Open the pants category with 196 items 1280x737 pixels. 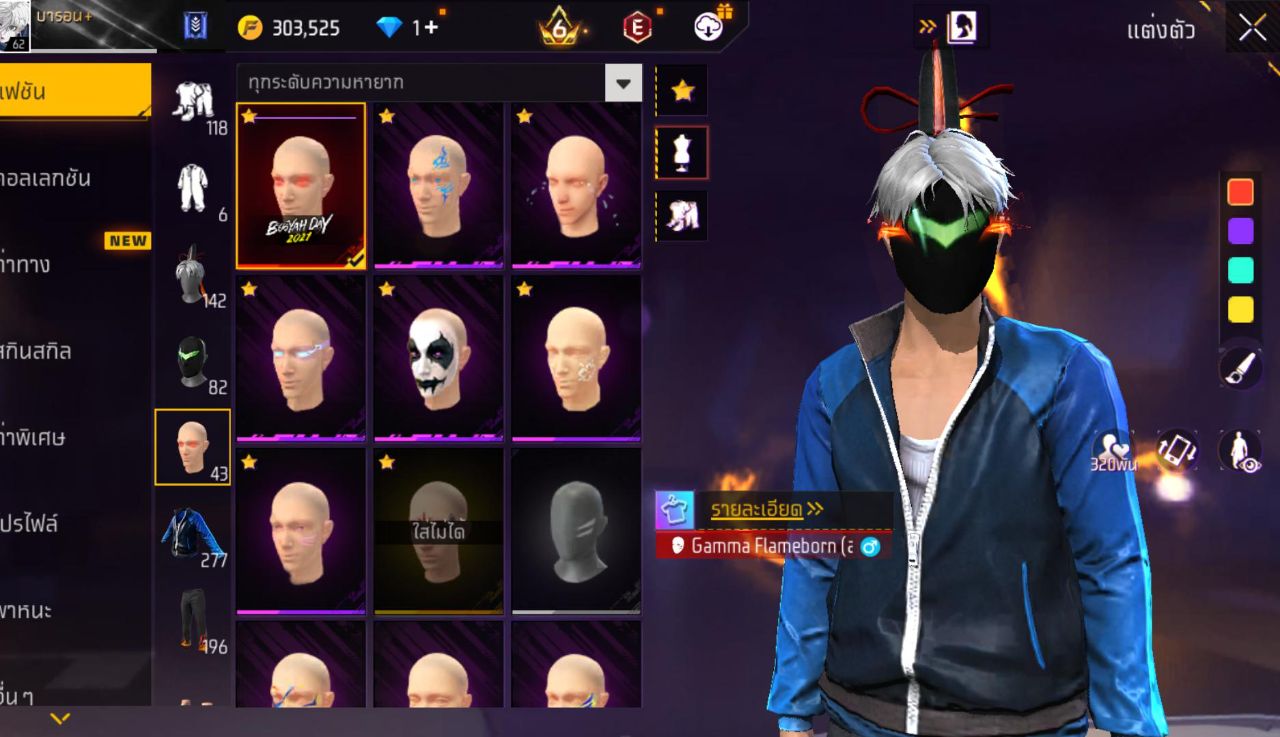194,618
